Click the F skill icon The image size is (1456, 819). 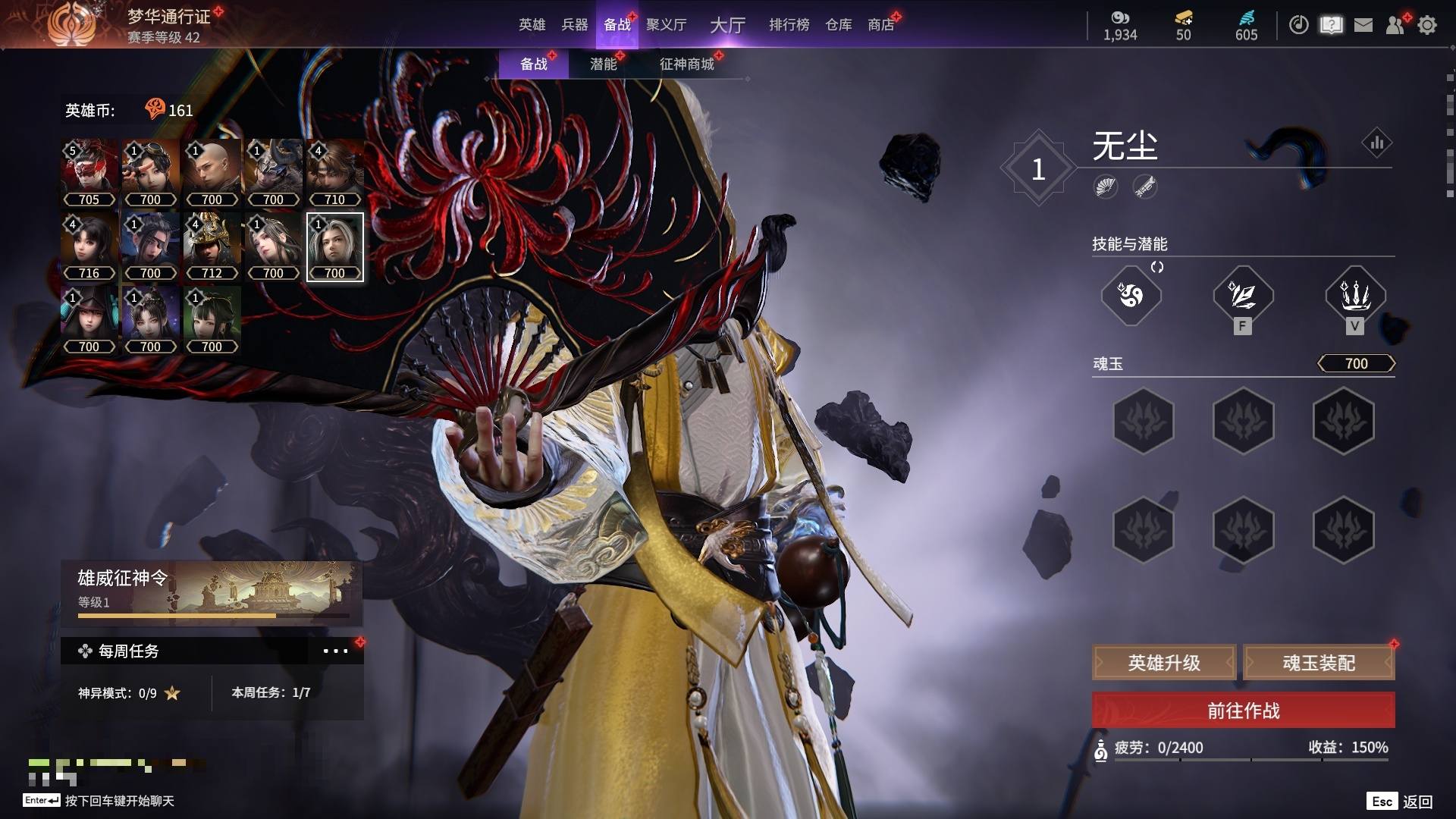1242,296
